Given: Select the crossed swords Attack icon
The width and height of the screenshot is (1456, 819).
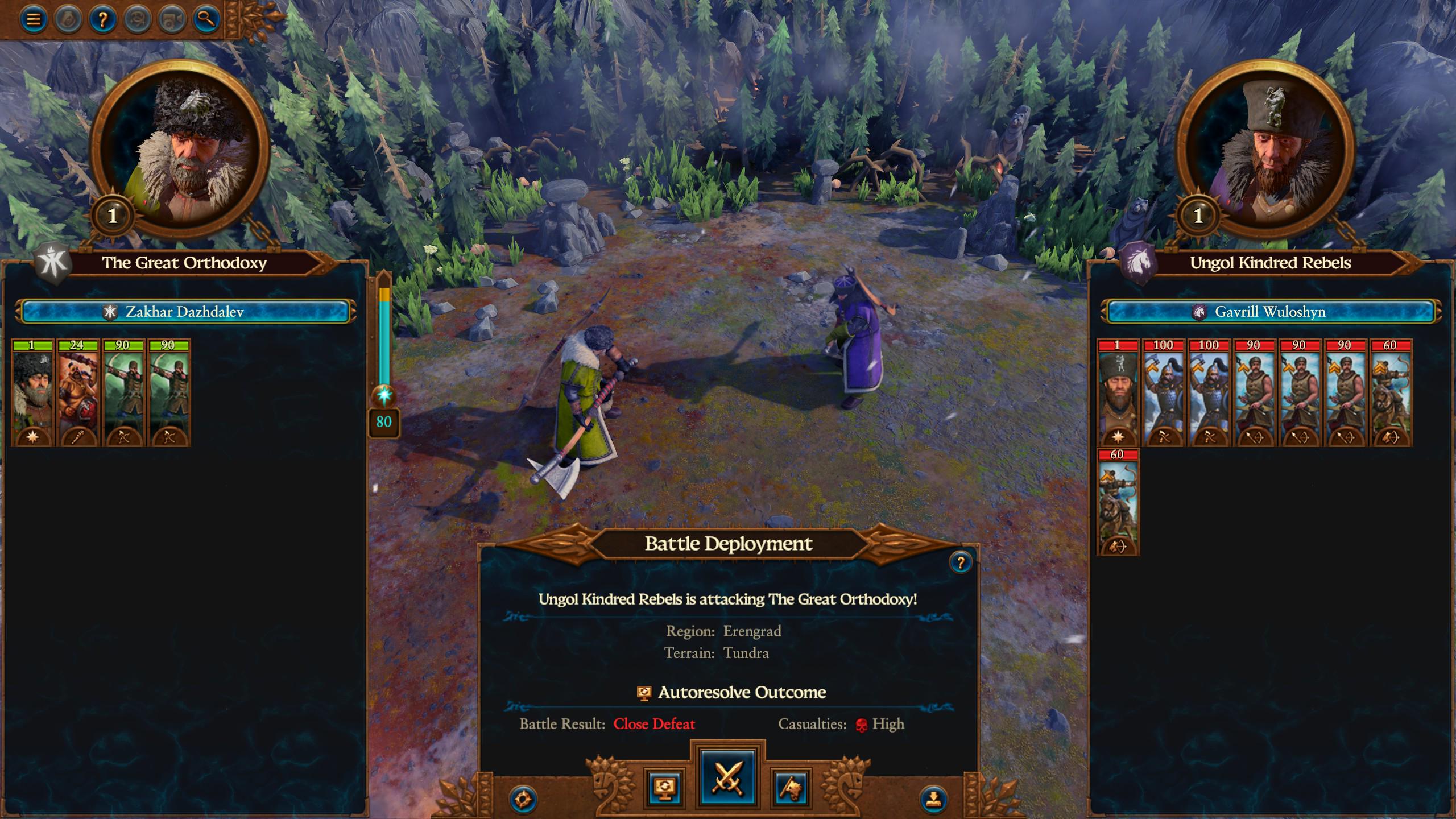Looking at the screenshot, I should (730, 779).
